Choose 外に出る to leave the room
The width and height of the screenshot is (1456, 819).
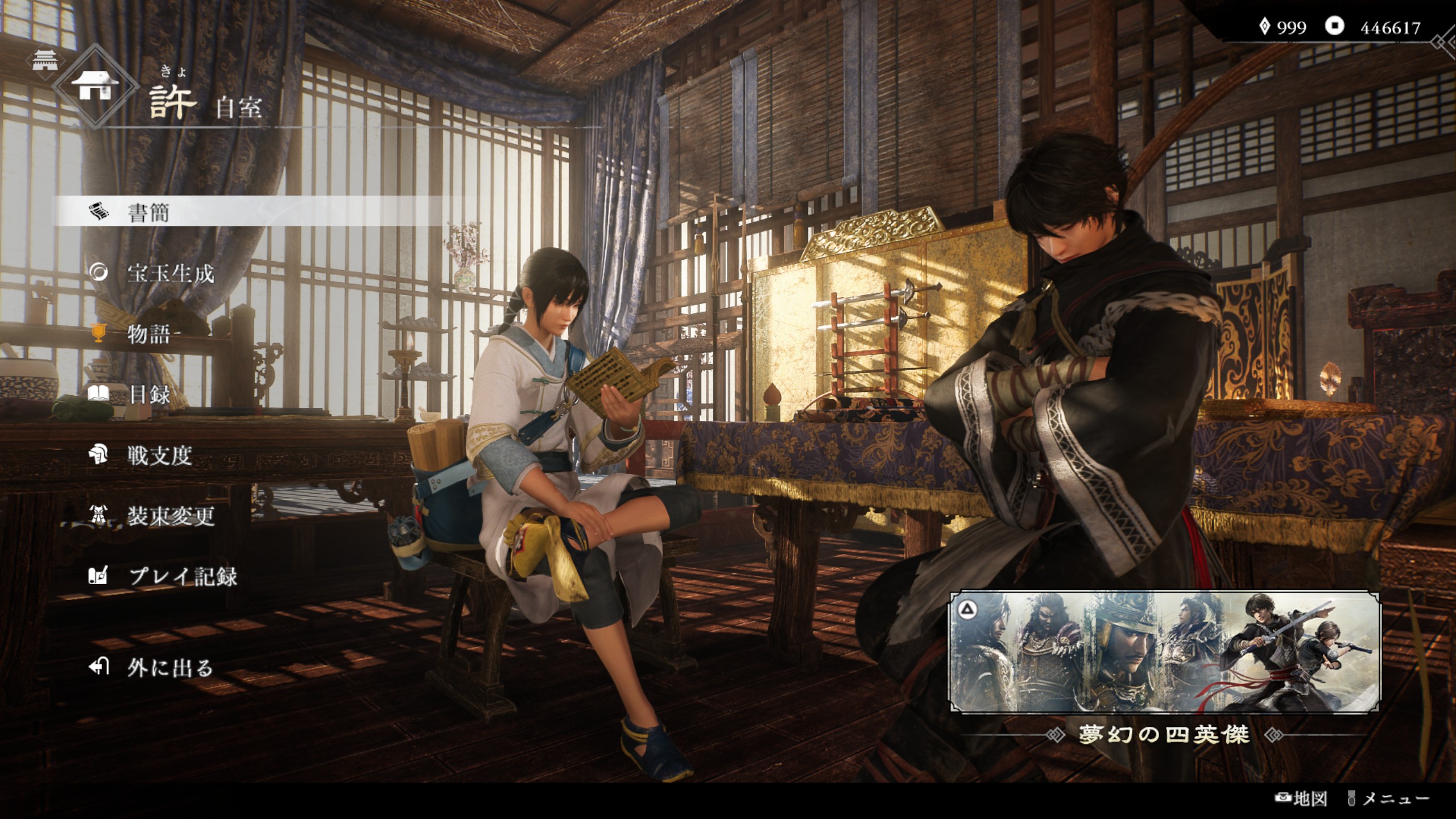coord(169,667)
